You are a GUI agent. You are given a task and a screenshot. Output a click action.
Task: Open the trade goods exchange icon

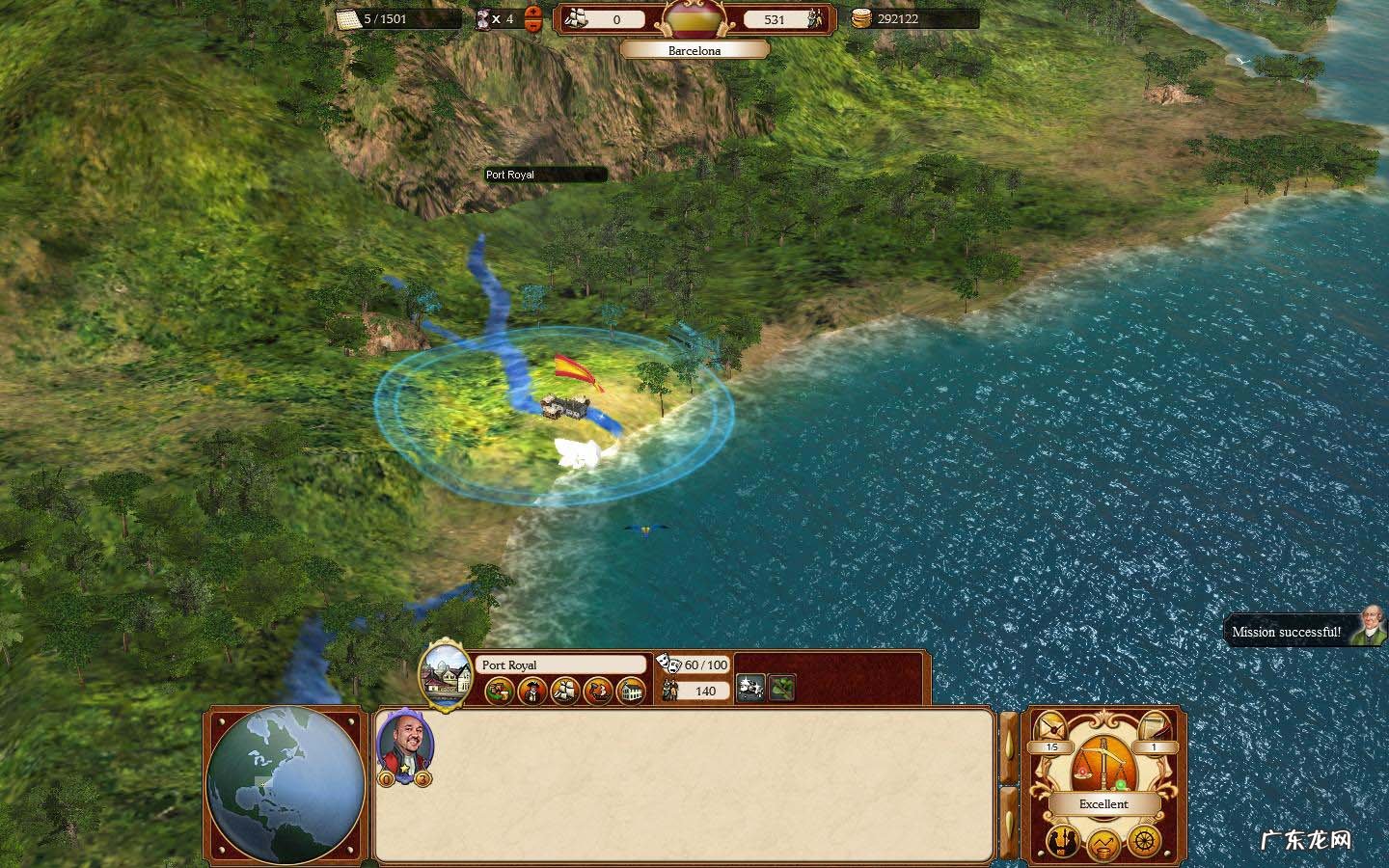pyautogui.click(x=499, y=691)
